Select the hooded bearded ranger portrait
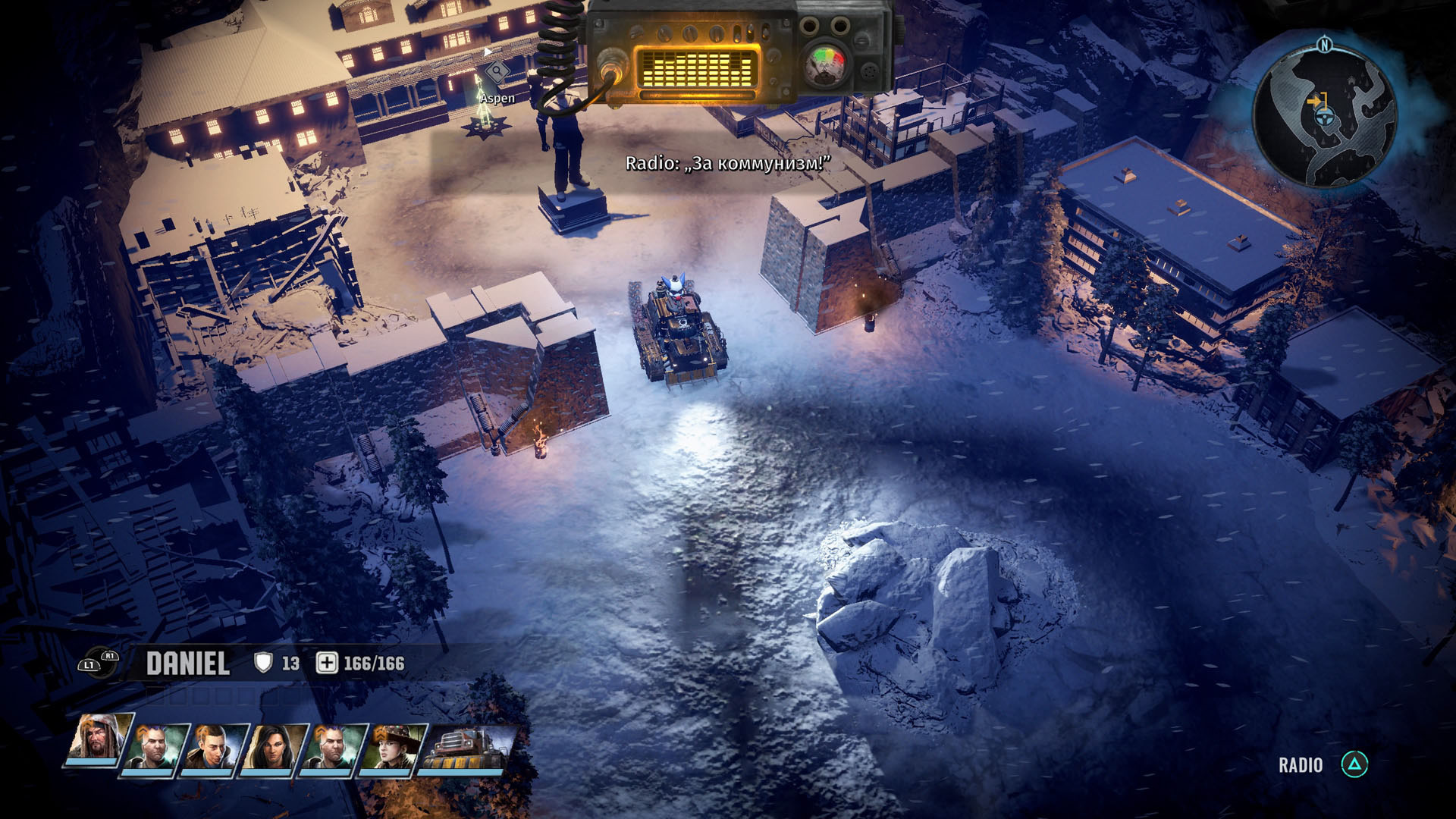Viewport: 1456px width, 819px height. click(x=97, y=741)
